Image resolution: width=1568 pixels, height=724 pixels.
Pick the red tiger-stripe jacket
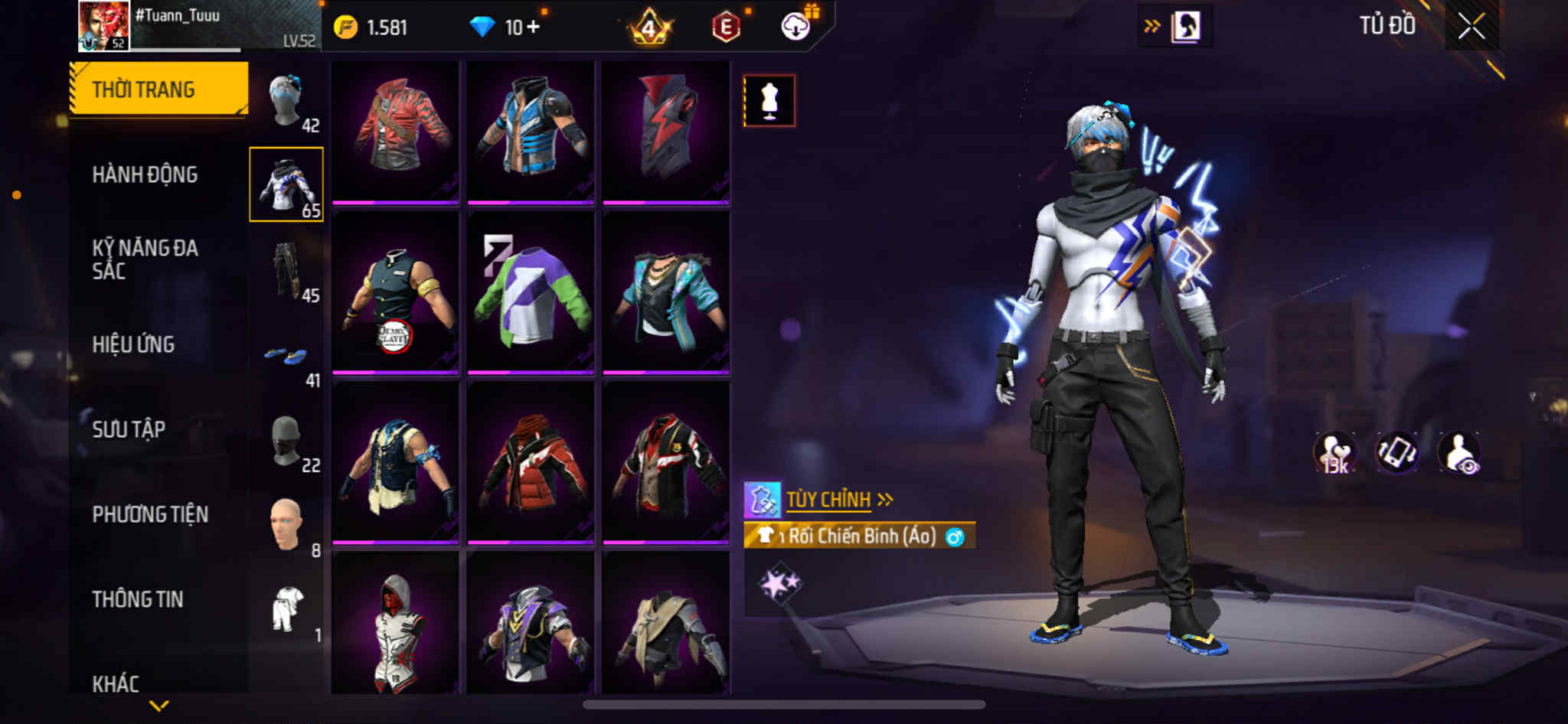(395, 130)
